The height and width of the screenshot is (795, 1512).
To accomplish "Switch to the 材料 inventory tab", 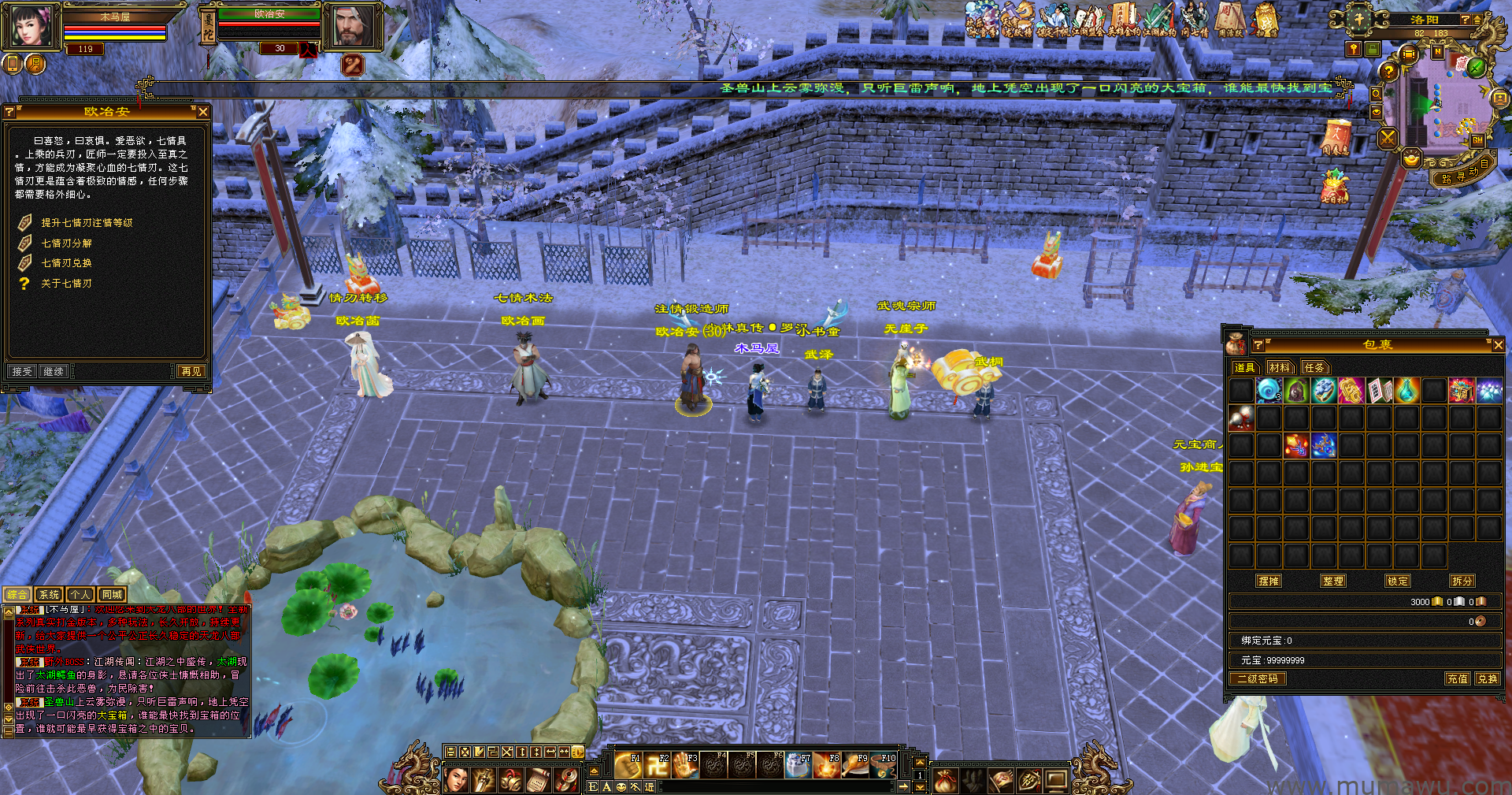I will pyautogui.click(x=1280, y=367).
